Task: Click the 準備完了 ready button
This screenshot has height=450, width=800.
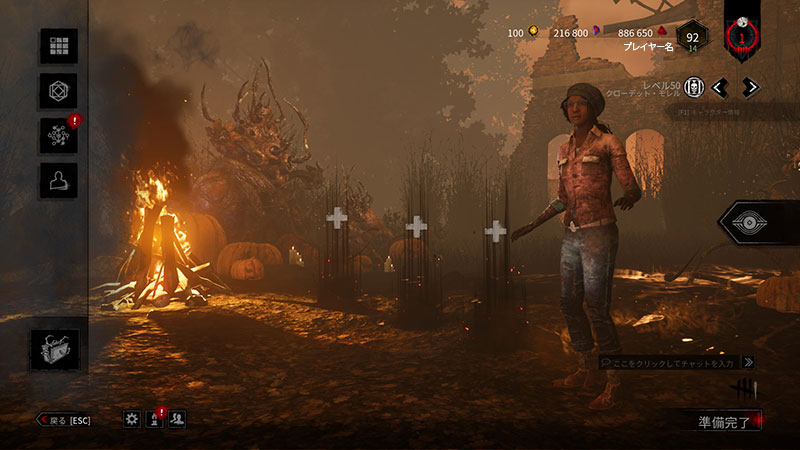Action: click(724, 422)
